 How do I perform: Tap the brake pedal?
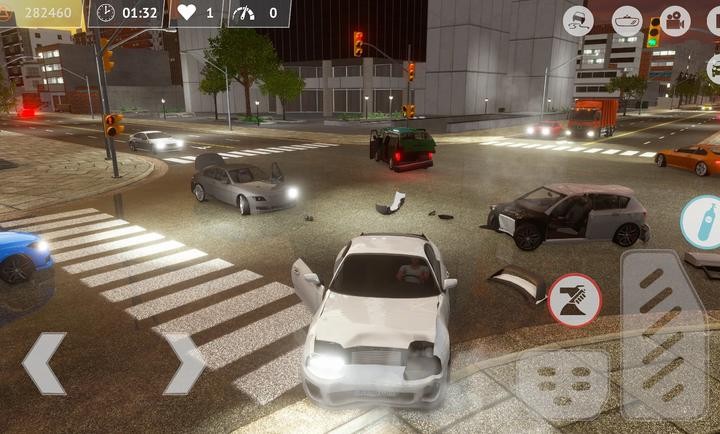(562, 381)
